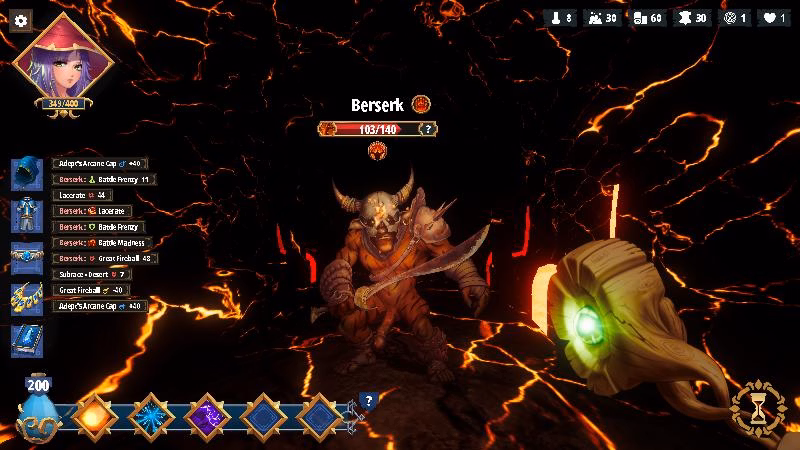Viewport: 800px width, 450px height.
Task: Select the blue robe armor slot
Action: pyautogui.click(x=26, y=212)
